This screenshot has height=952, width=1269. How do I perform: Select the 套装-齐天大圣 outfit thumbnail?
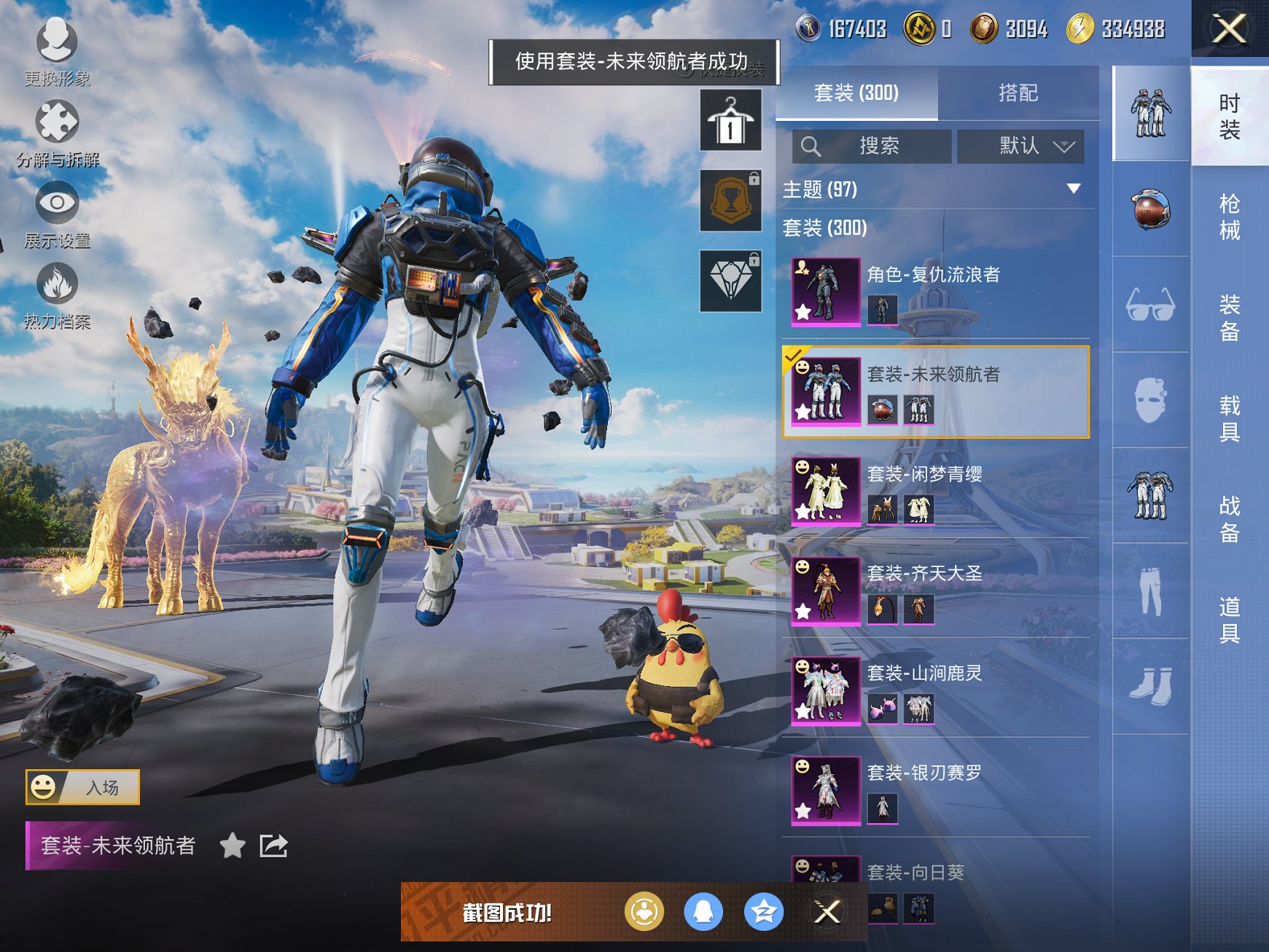point(827,592)
